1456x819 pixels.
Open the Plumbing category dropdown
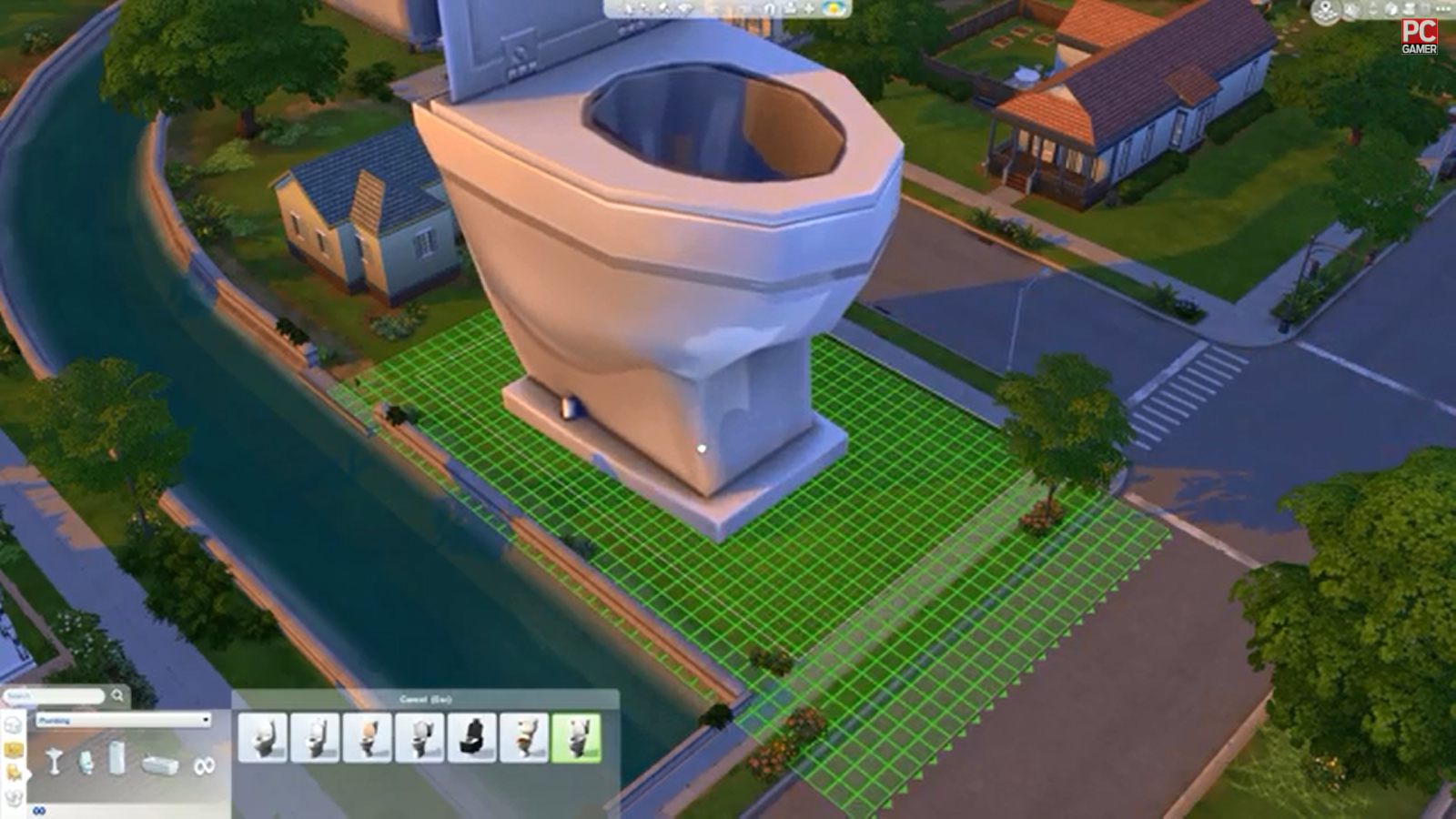pyautogui.click(x=124, y=721)
